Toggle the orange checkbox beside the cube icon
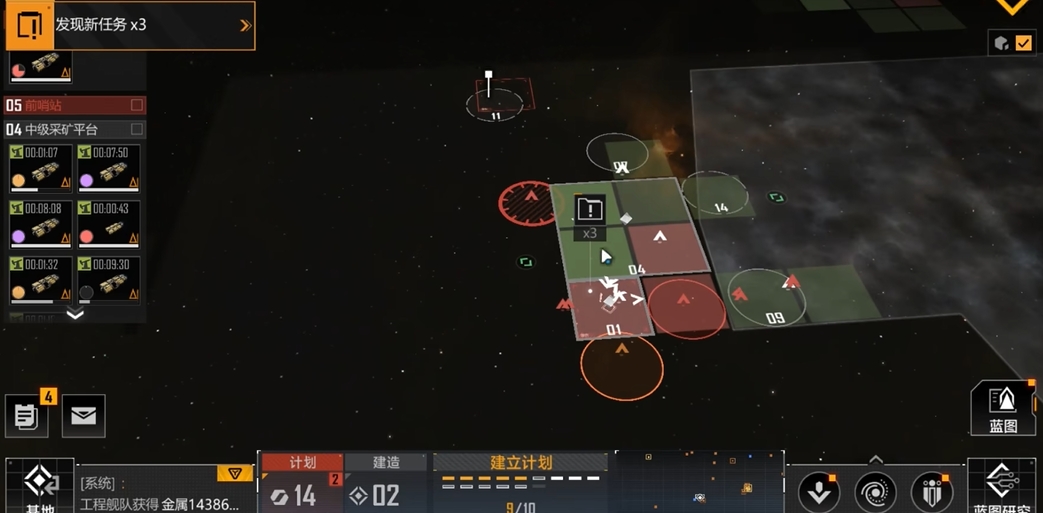1043x513 pixels. [x=1023, y=43]
